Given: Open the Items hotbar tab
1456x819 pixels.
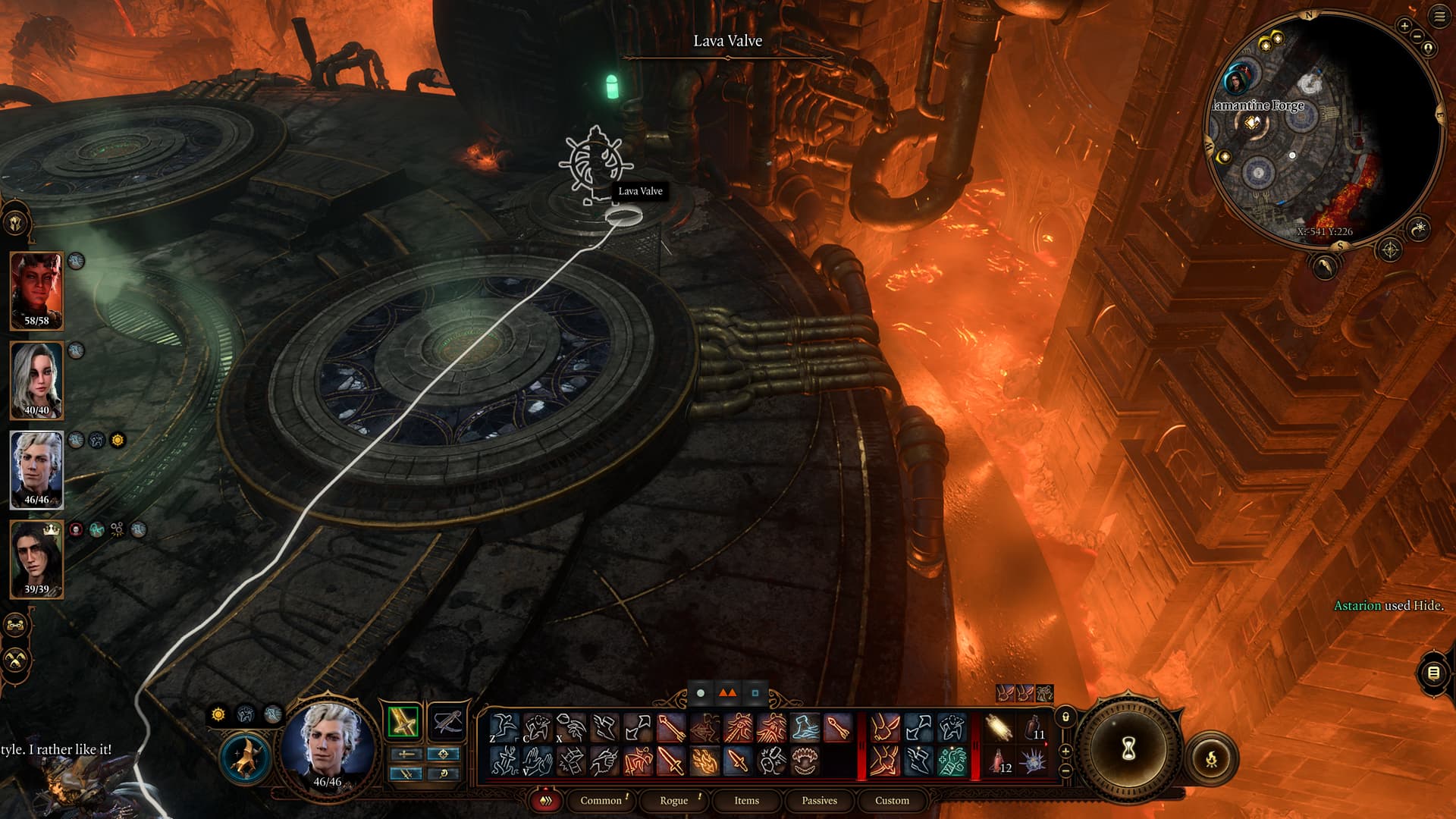Looking at the screenshot, I should [746, 800].
